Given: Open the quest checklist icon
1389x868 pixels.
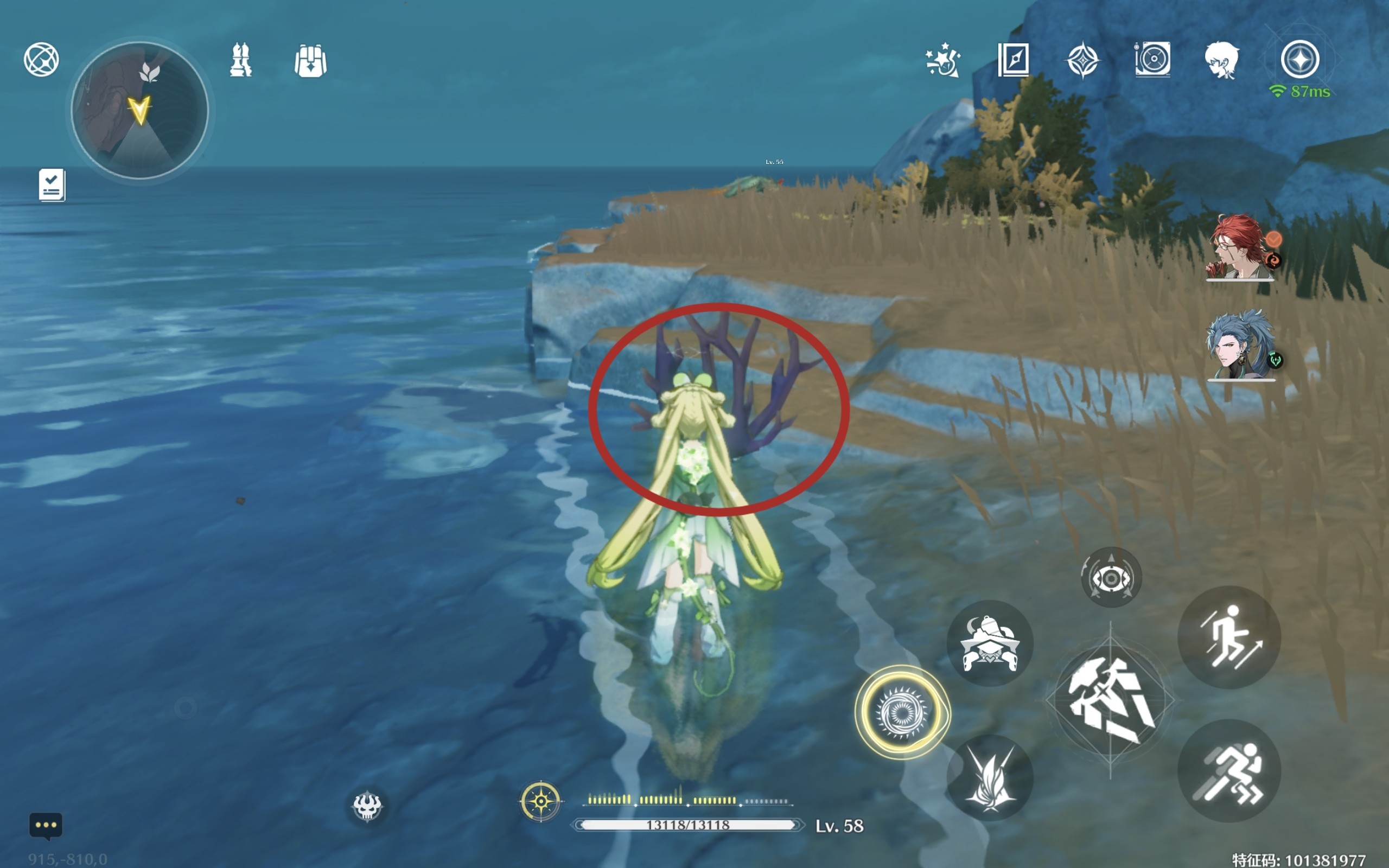Looking at the screenshot, I should (x=52, y=185).
